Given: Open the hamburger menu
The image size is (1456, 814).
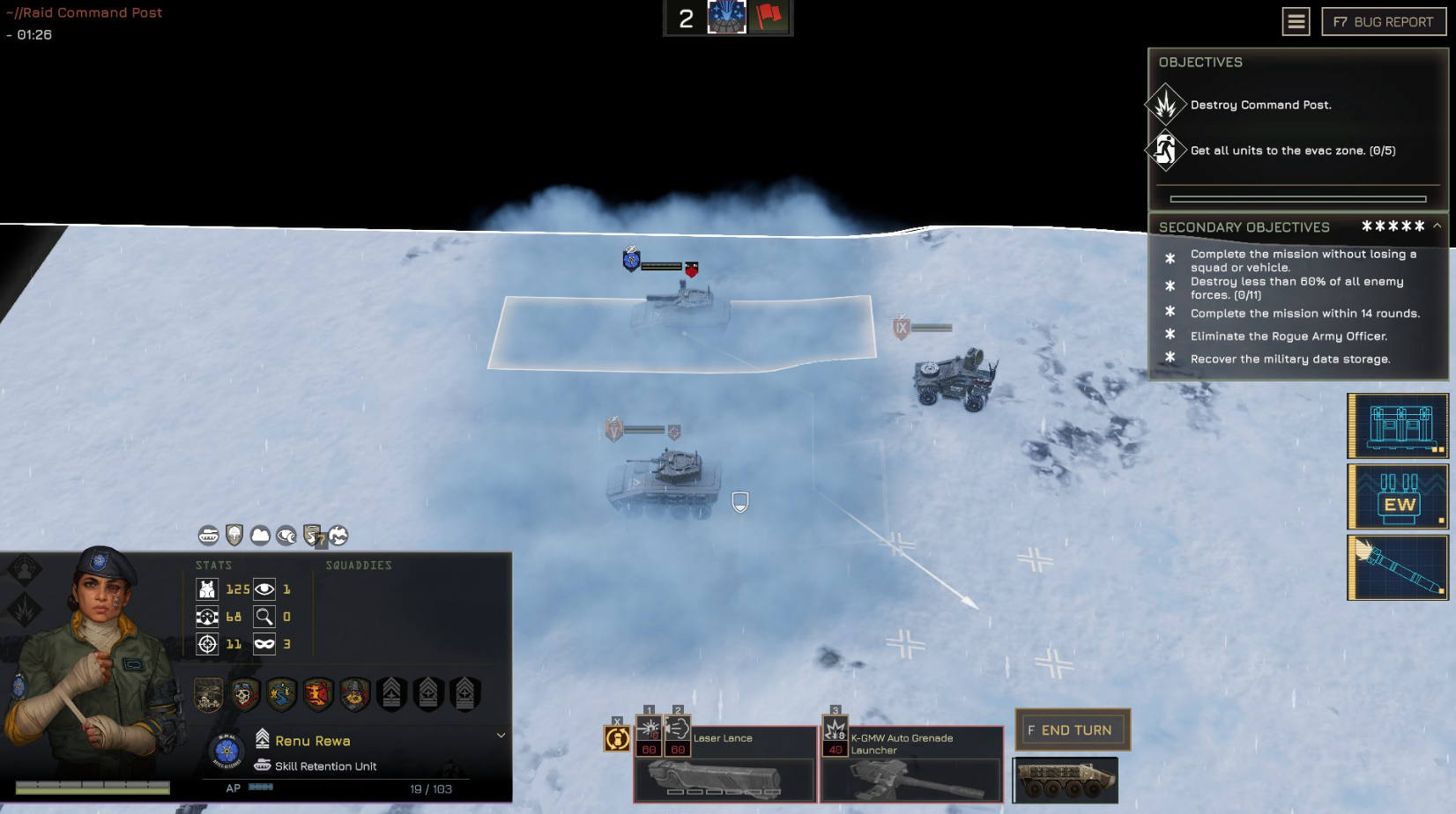Looking at the screenshot, I should click(1296, 22).
